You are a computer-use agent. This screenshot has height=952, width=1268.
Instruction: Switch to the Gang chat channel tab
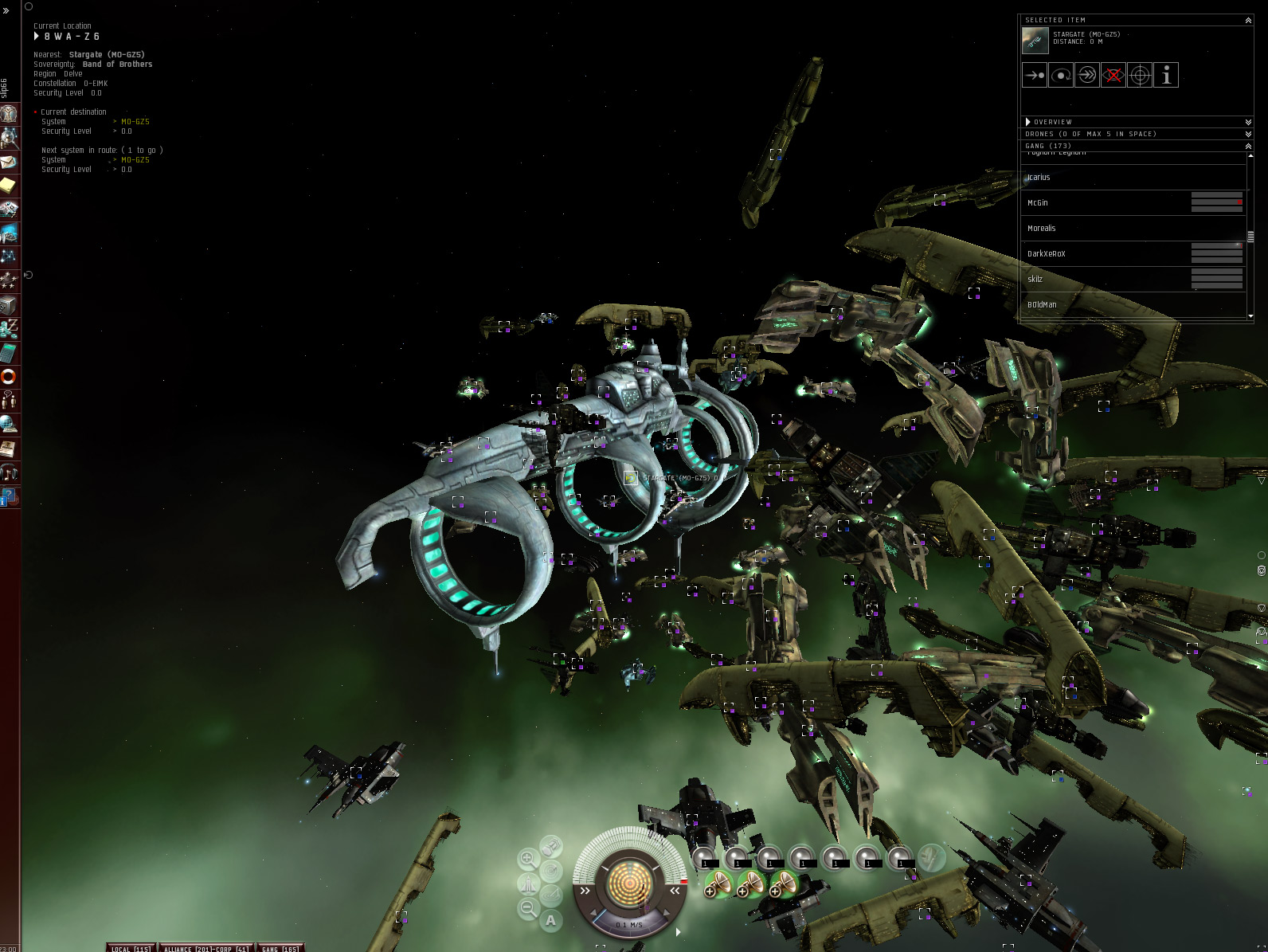coord(280,948)
